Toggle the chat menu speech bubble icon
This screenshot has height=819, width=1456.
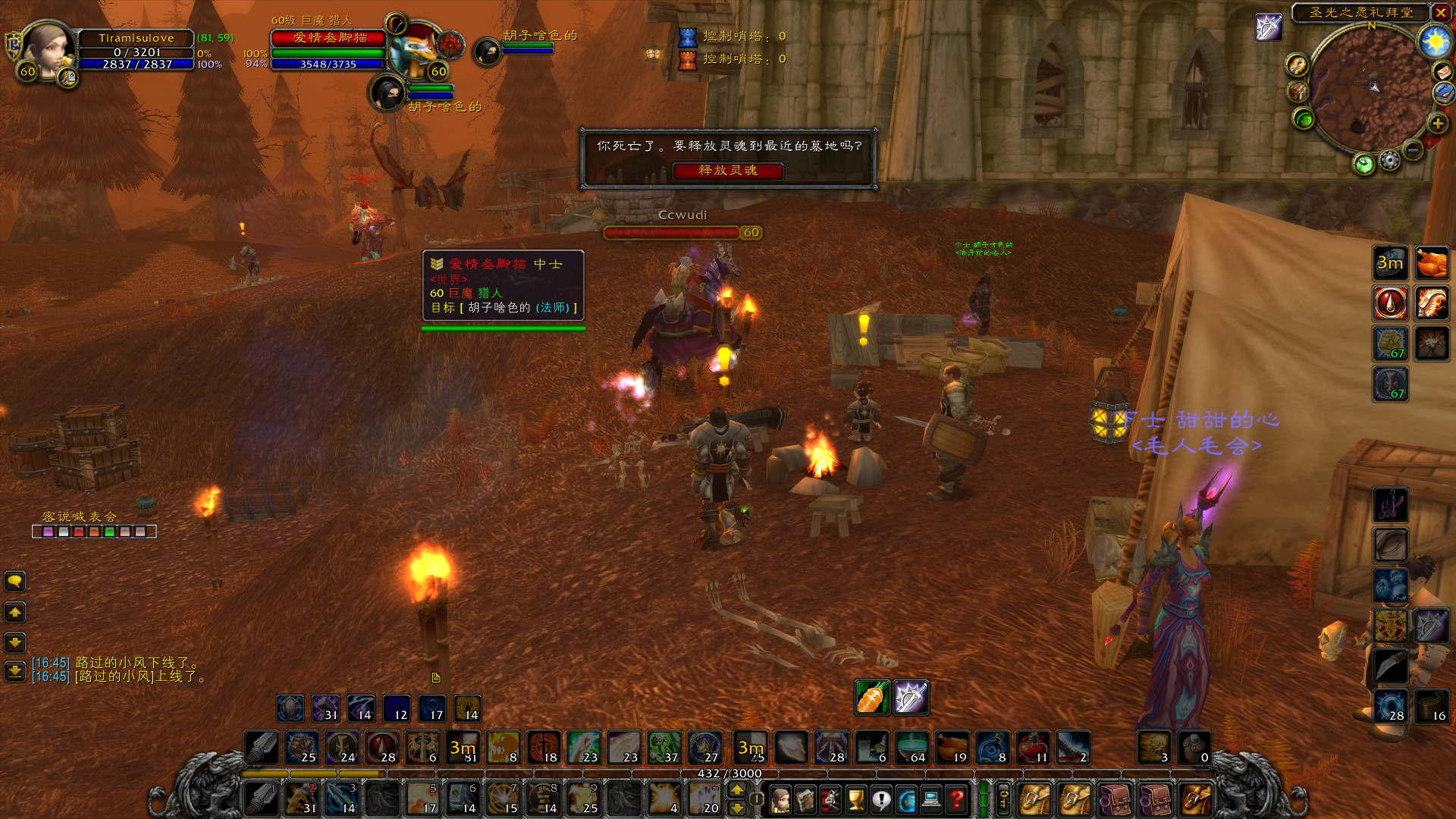[x=15, y=582]
